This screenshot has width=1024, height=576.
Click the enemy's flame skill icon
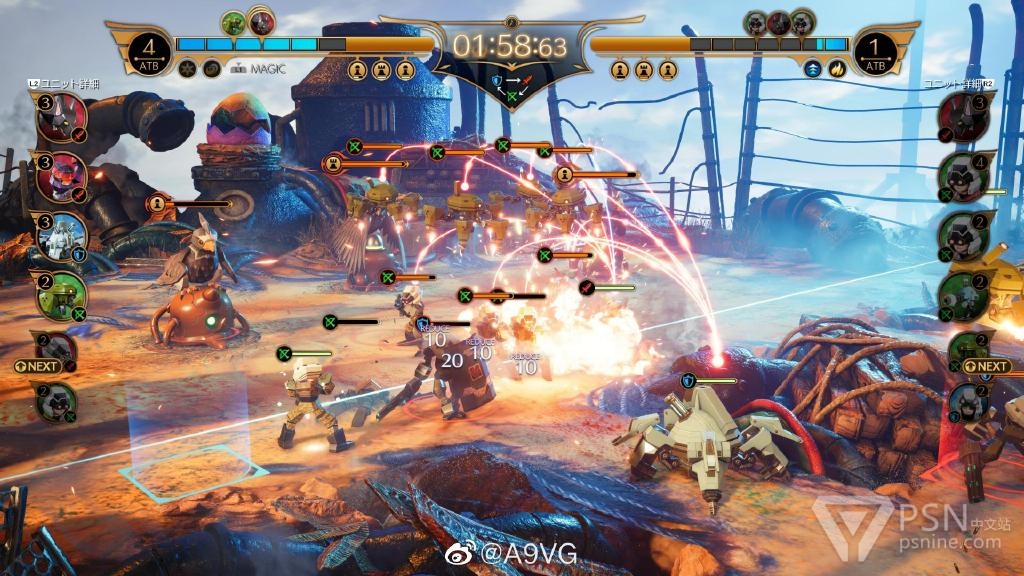click(837, 69)
